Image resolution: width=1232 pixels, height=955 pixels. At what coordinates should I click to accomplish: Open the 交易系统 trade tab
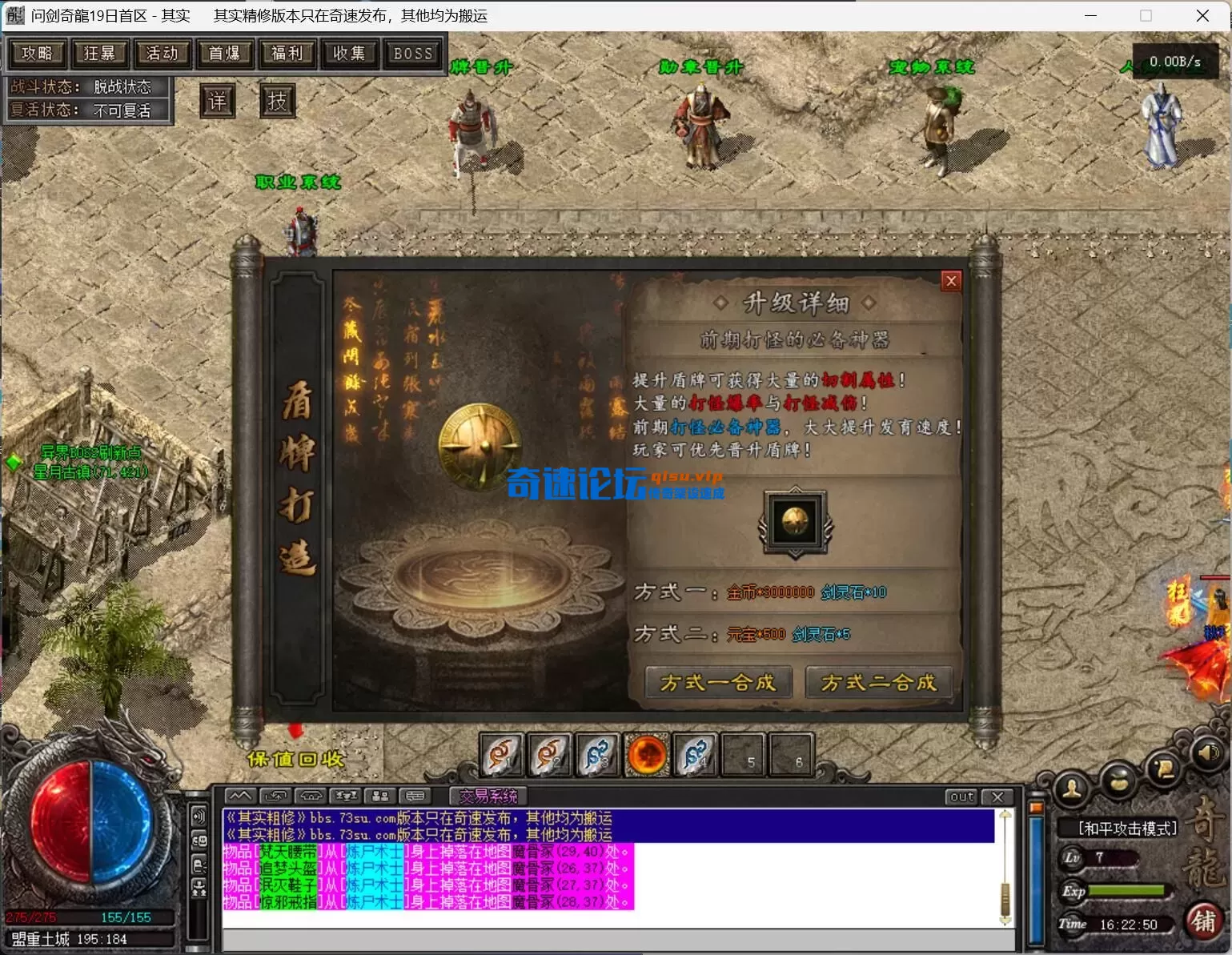coord(488,797)
